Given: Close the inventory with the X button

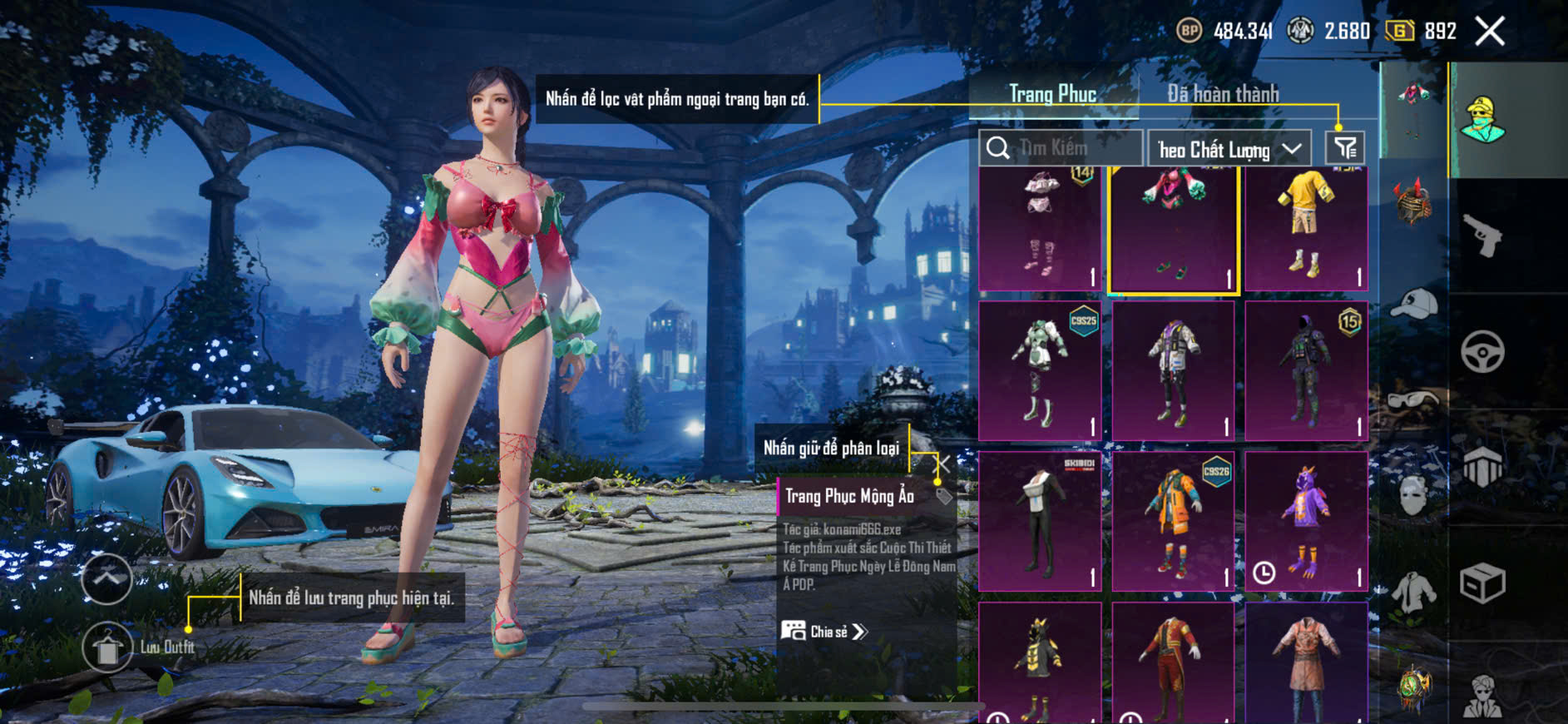Looking at the screenshot, I should [x=1489, y=32].
